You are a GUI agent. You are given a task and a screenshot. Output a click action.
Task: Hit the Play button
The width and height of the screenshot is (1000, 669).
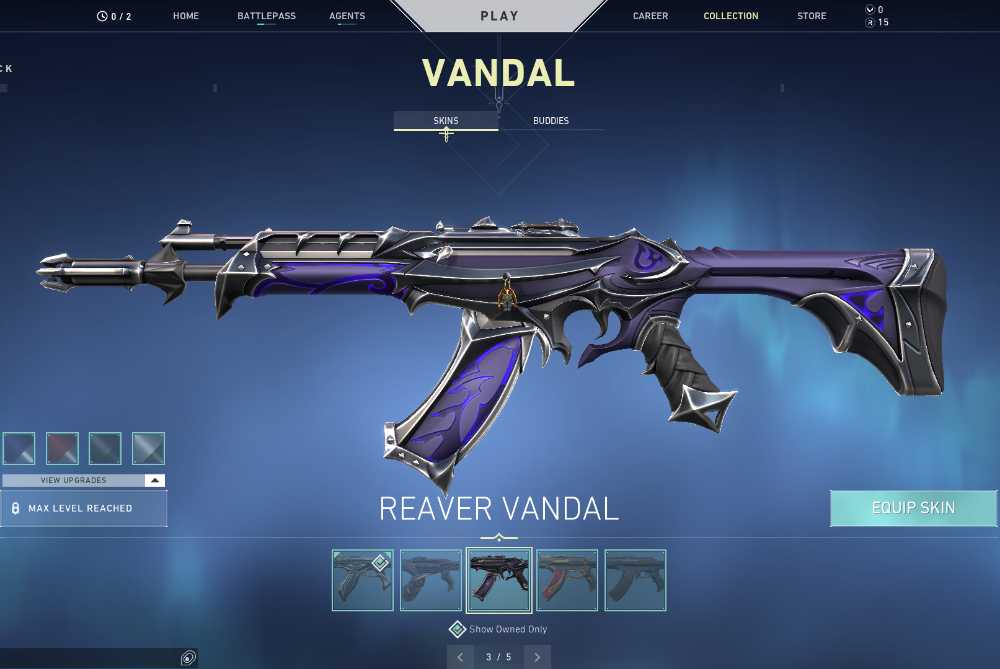[499, 16]
